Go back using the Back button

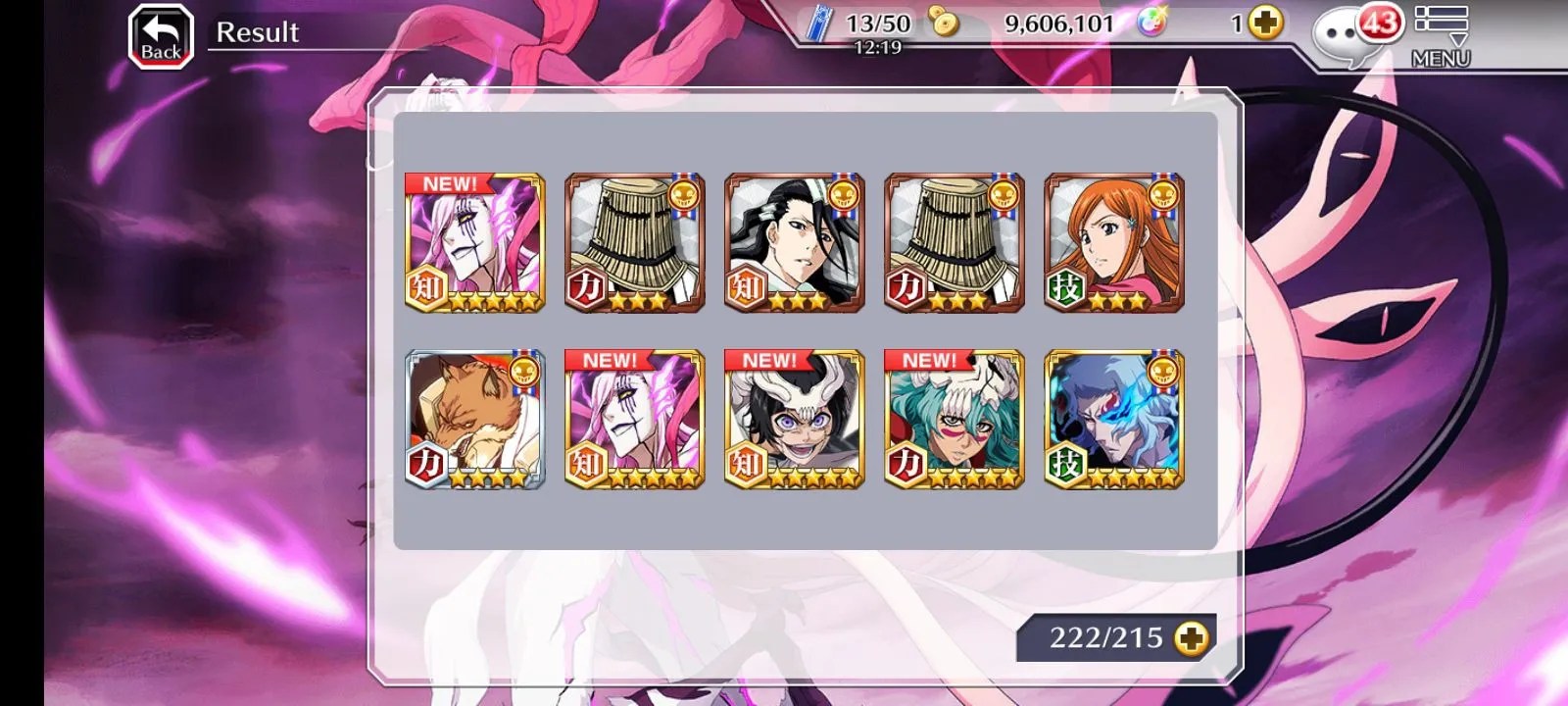[161, 37]
